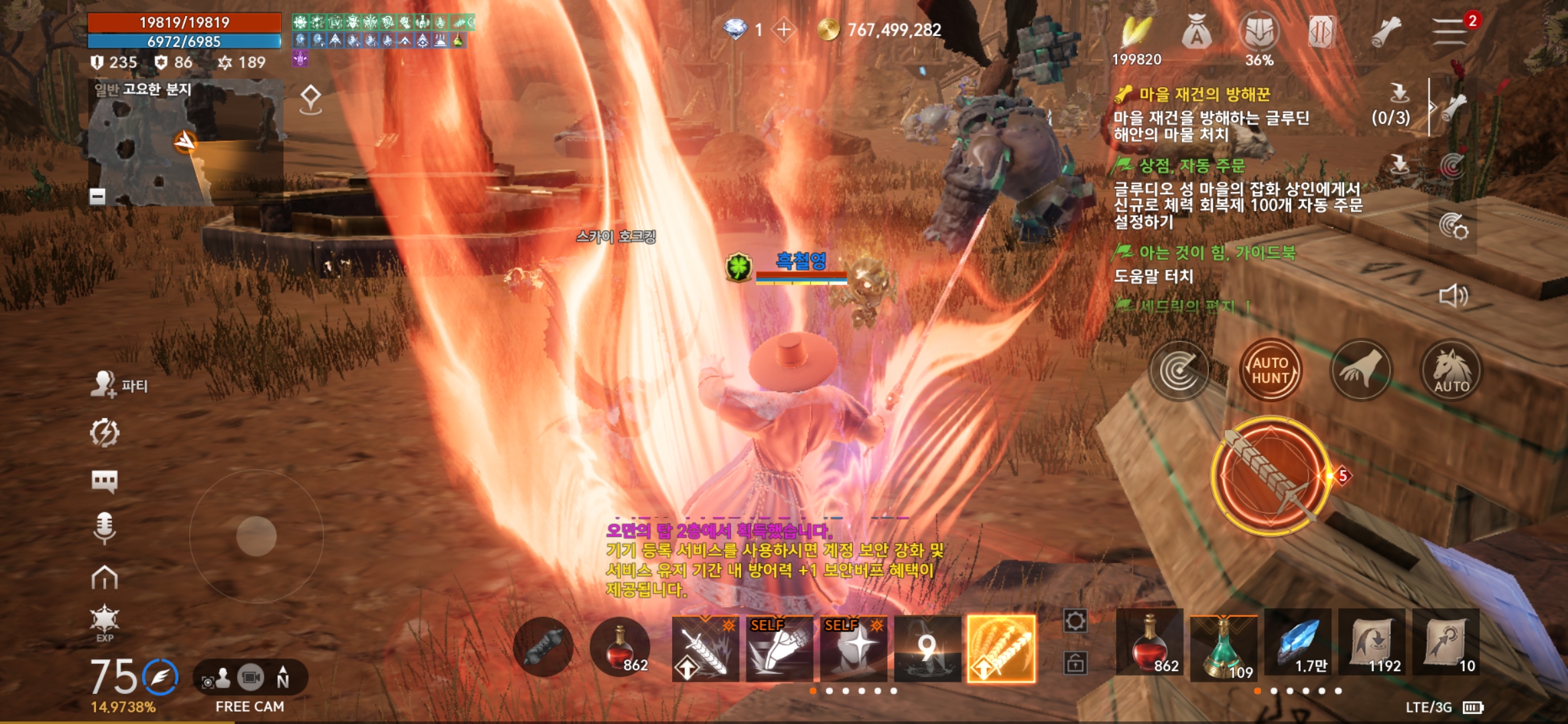The image size is (1568, 724).
Task: Toggle the AUTO HUNT button
Action: tap(1270, 370)
